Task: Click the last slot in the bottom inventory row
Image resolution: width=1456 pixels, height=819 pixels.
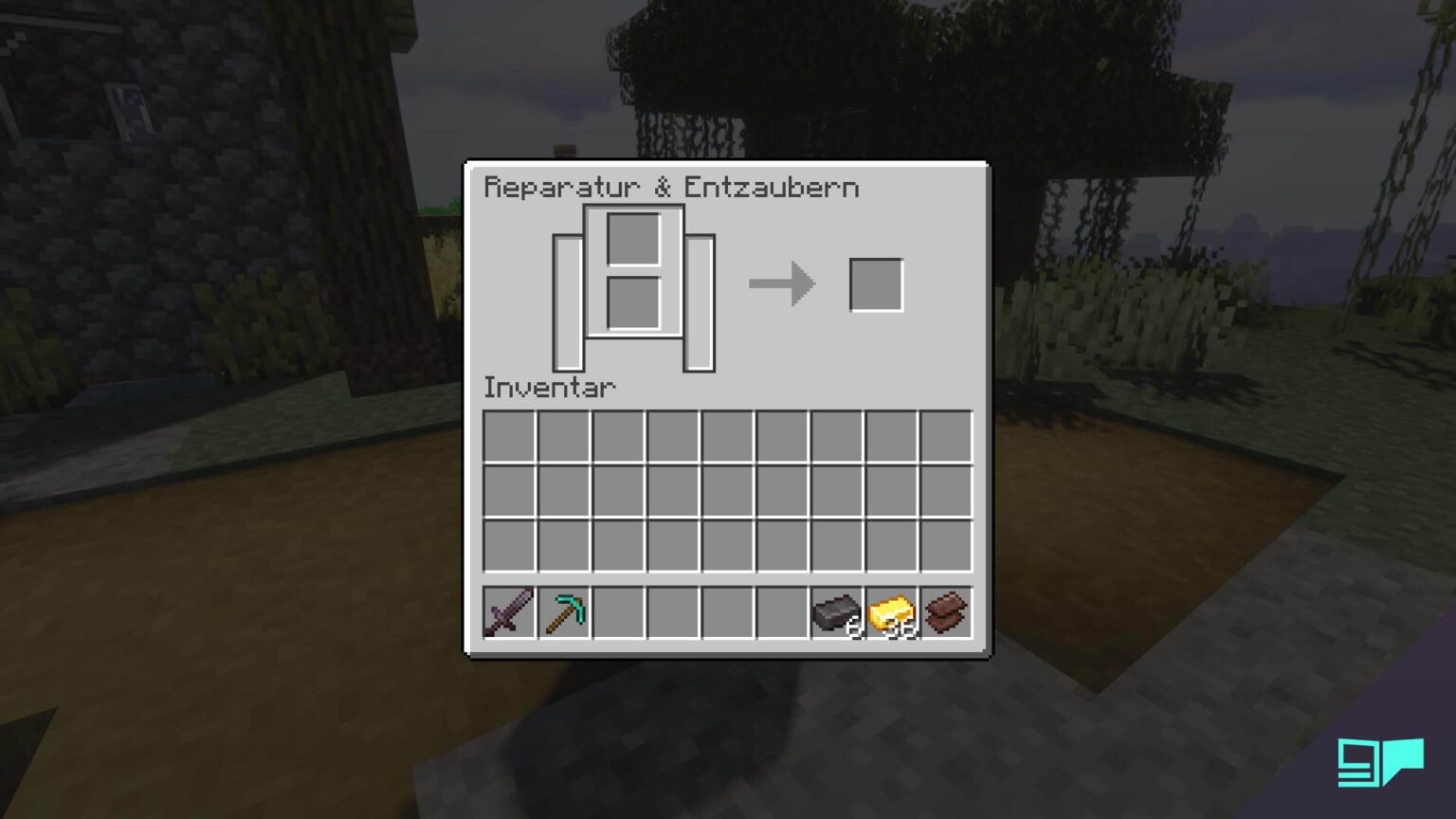Action: (x=945, y=544)
